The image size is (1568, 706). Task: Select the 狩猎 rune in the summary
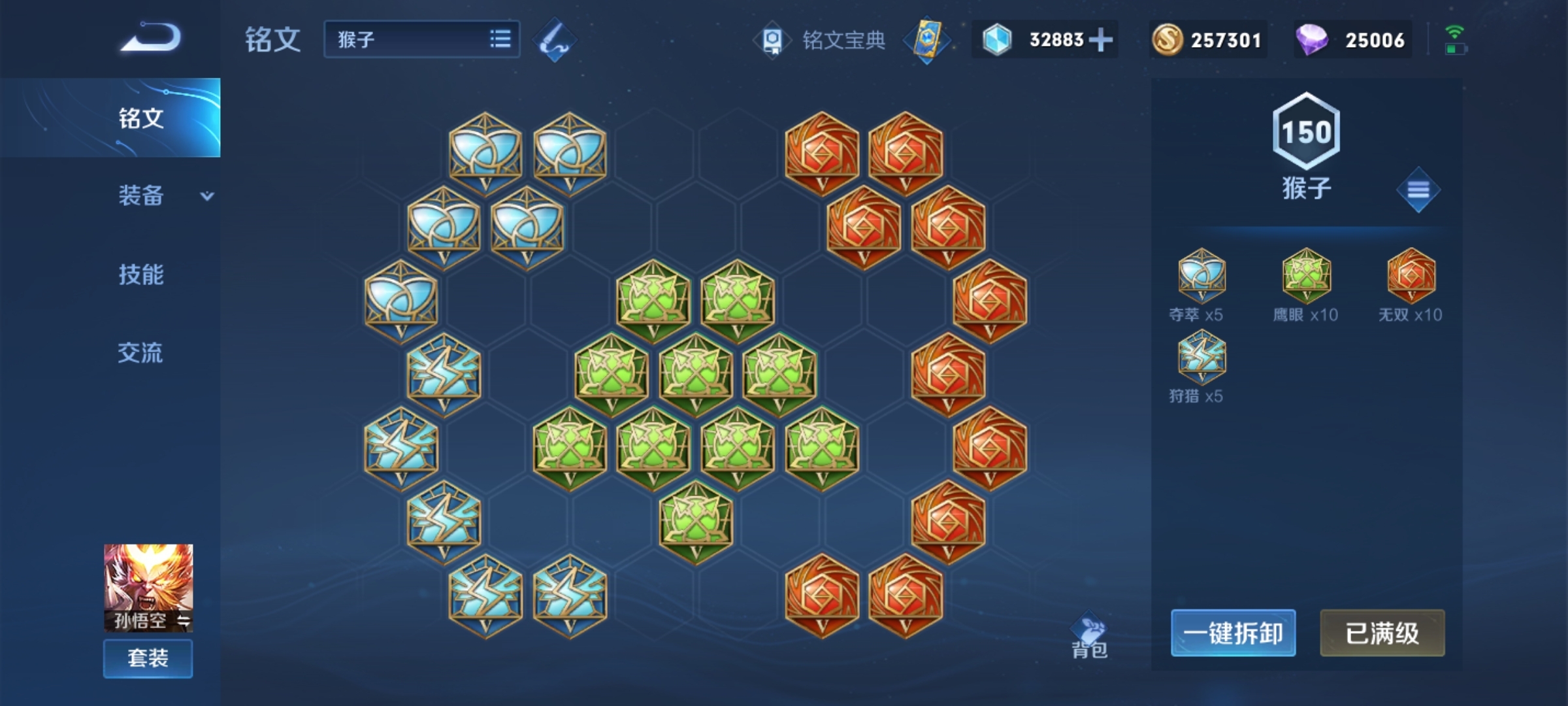coord(1201,357)
